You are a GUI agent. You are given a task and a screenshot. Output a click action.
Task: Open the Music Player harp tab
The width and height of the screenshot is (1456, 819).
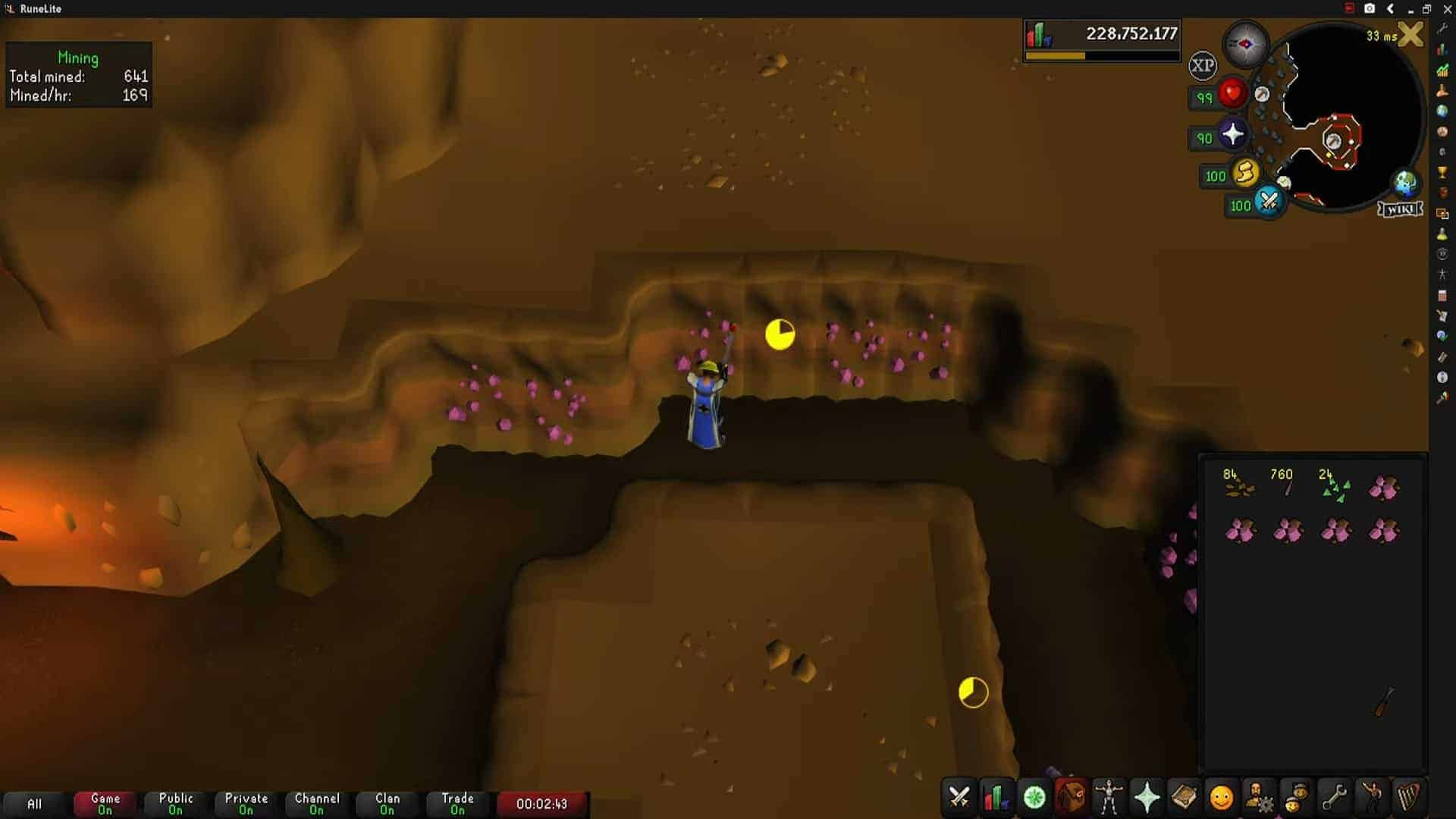tap(1408, 798)
